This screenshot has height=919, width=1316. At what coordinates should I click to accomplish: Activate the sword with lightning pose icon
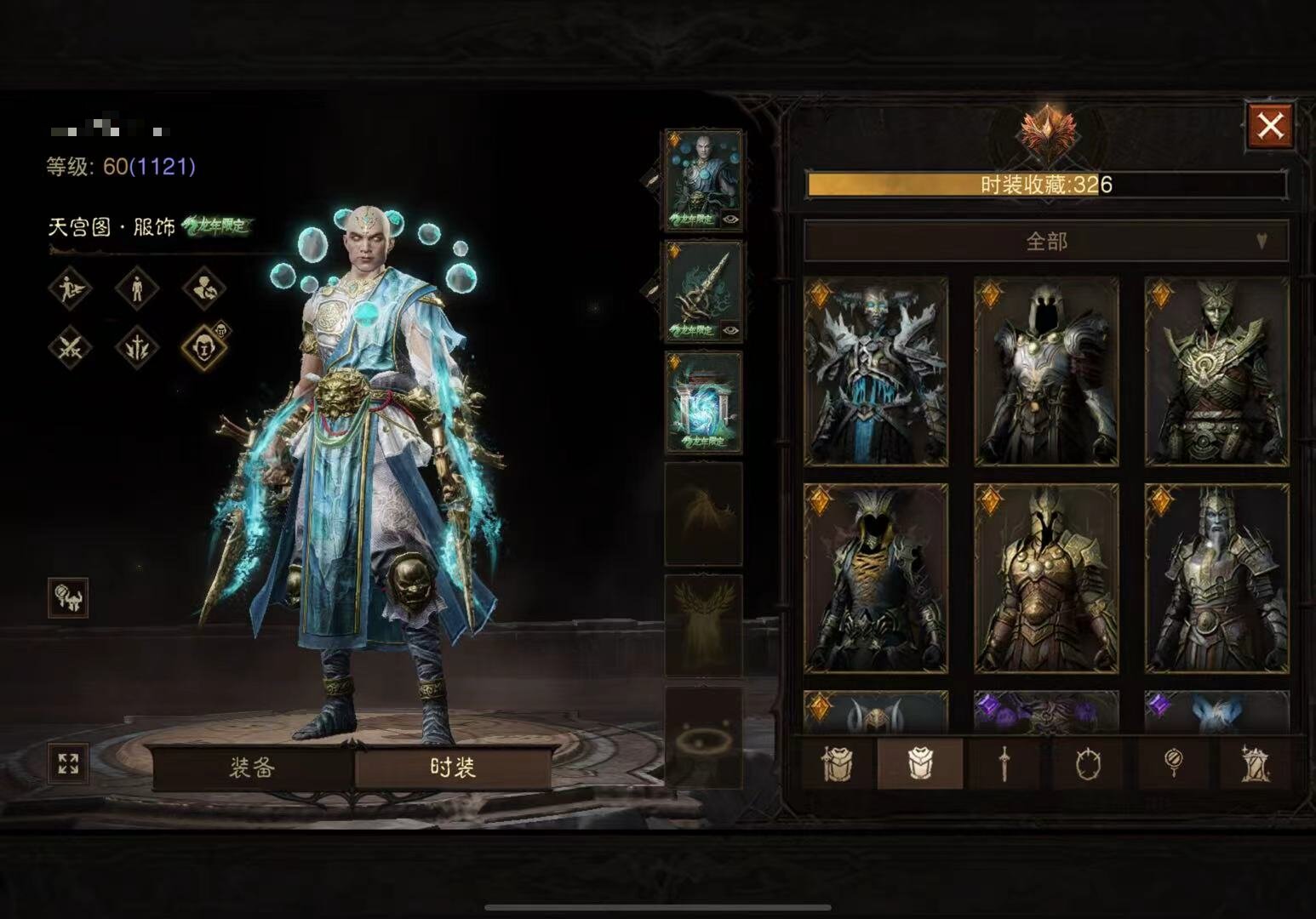(x=137, y=347)
